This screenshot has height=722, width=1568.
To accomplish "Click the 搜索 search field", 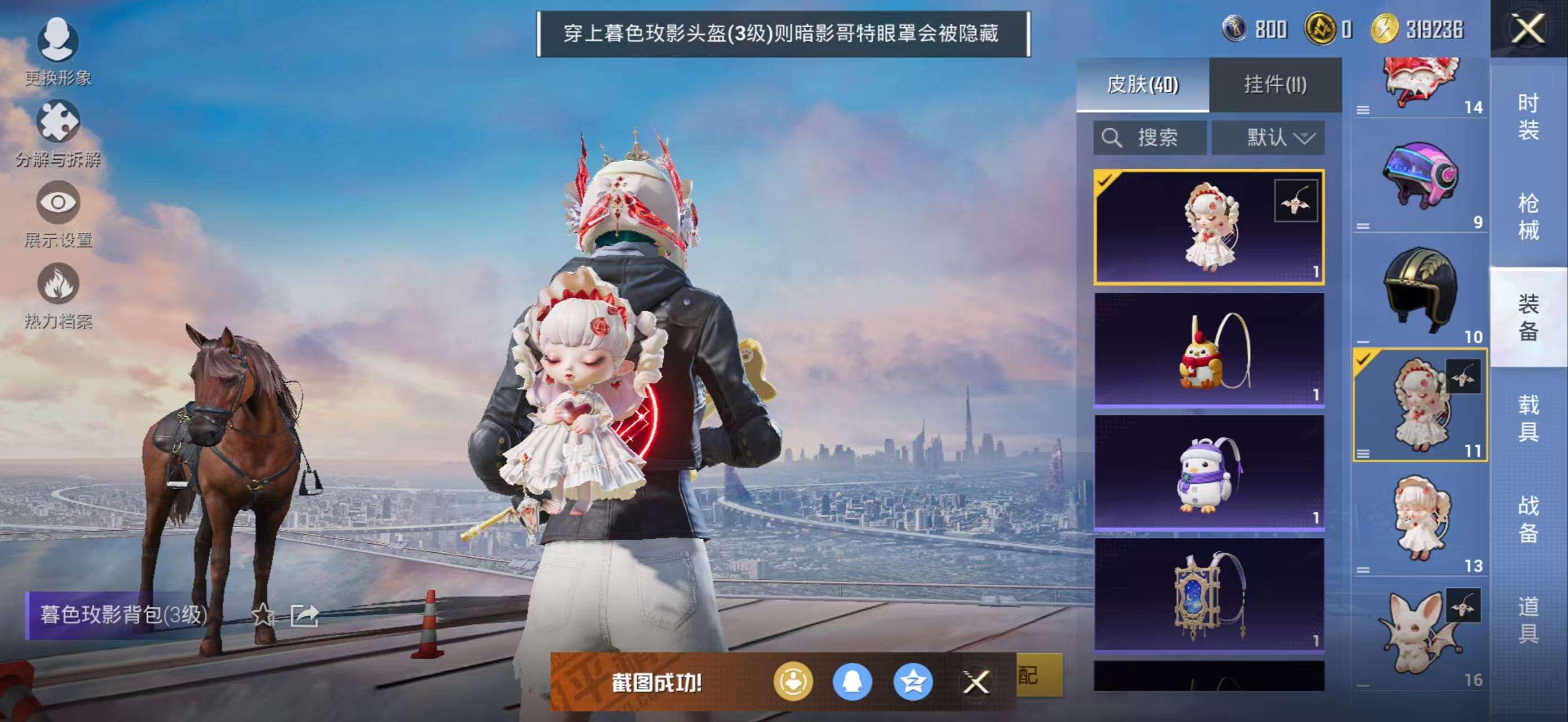I will (x=1149, y=138).
